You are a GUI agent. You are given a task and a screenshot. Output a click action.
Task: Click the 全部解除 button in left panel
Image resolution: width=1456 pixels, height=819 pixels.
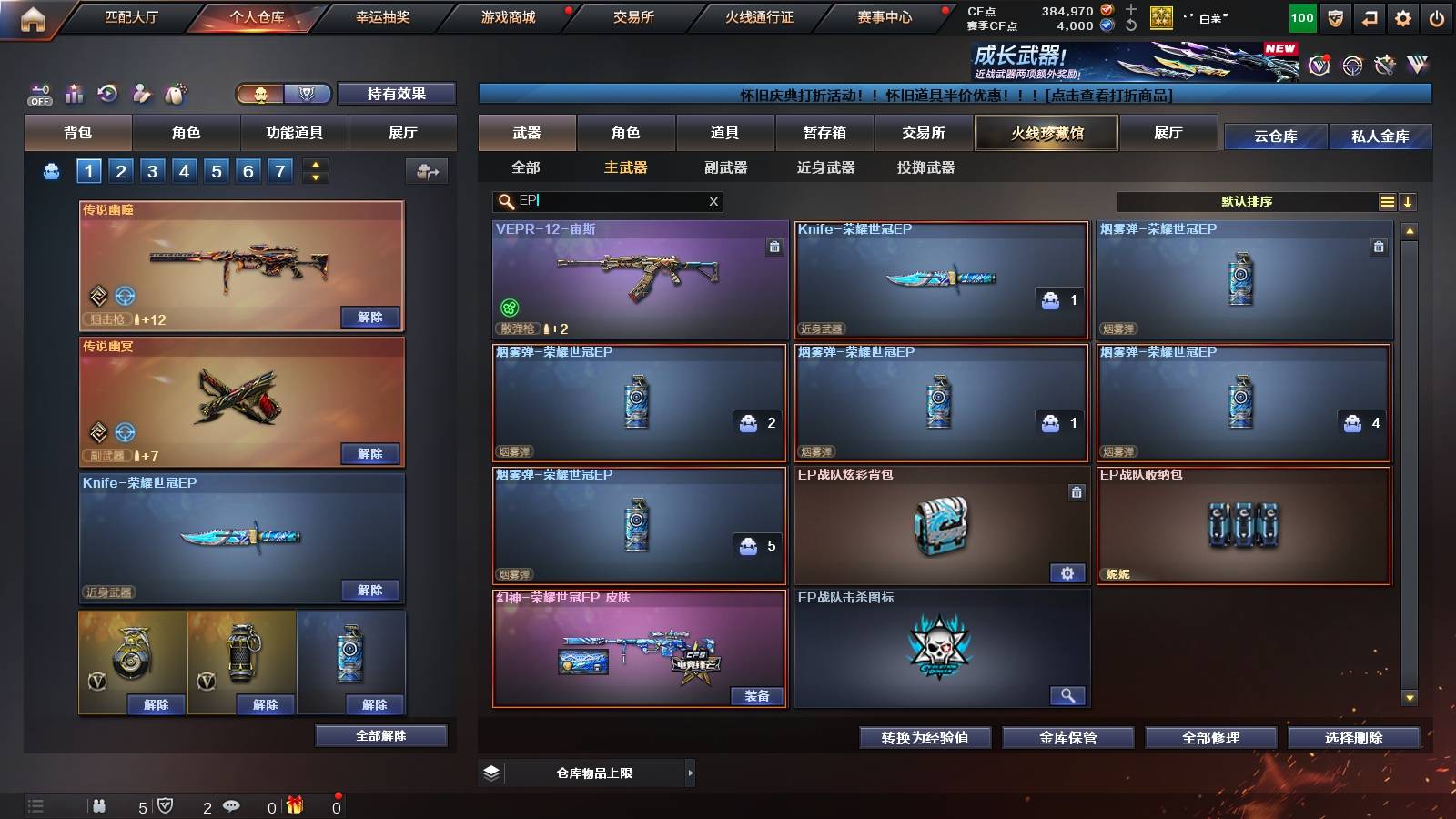(379, 735)
